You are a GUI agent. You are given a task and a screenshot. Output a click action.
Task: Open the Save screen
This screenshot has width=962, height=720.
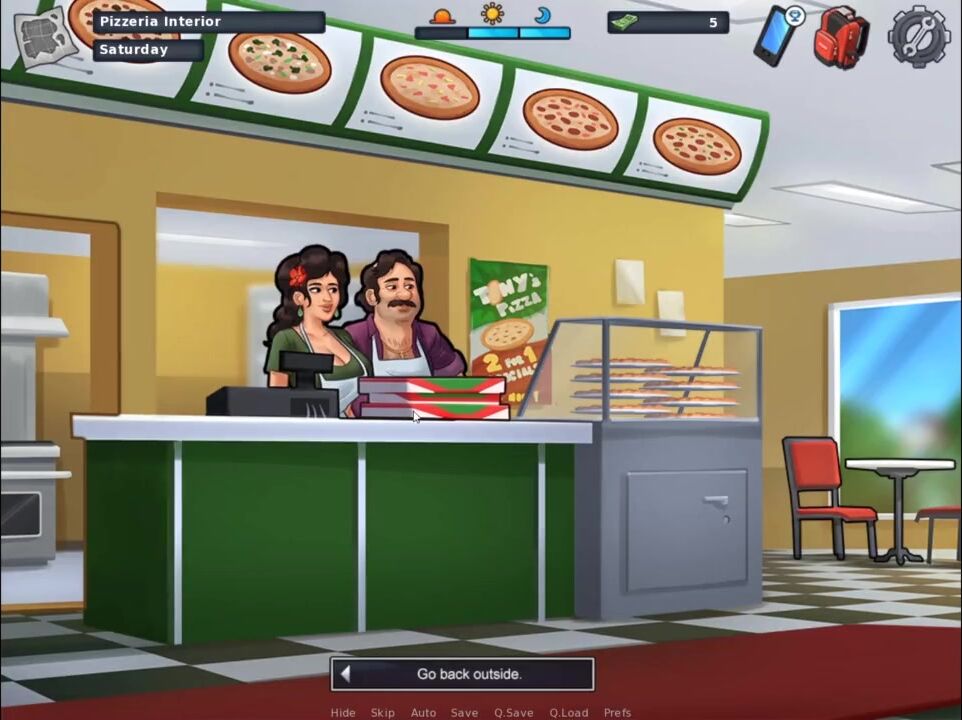click(464, 713)
